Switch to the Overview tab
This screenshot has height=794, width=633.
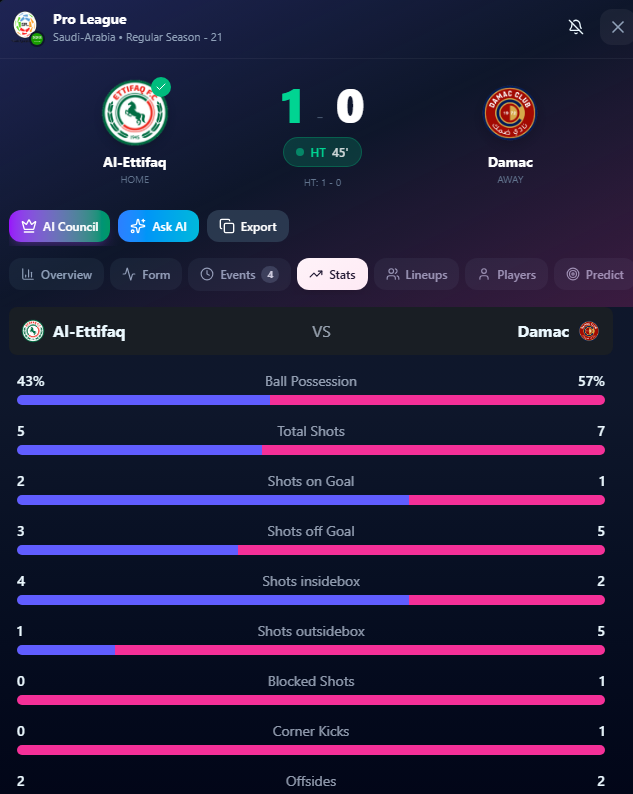[57, 274]
